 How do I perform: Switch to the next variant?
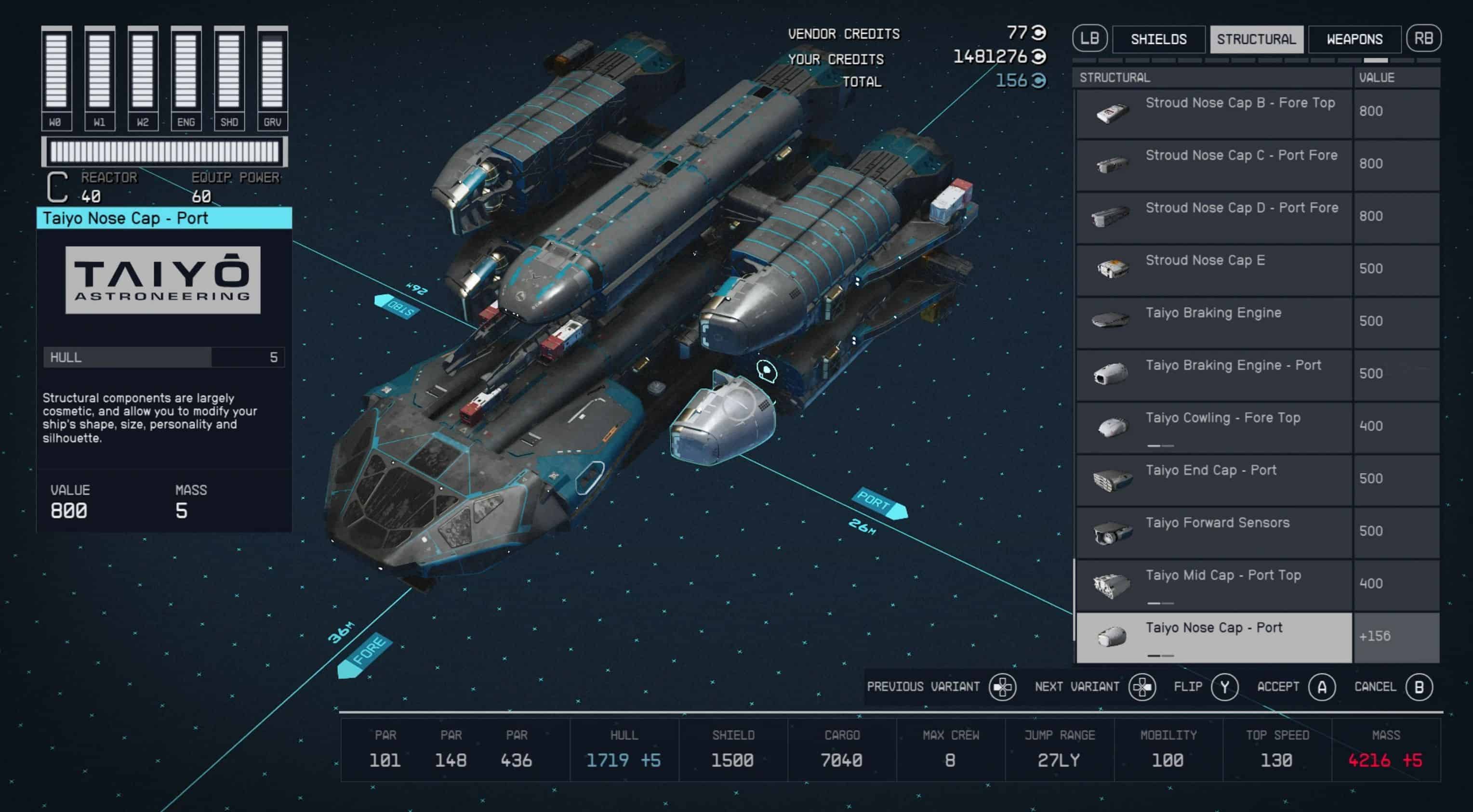(1142, 687)
